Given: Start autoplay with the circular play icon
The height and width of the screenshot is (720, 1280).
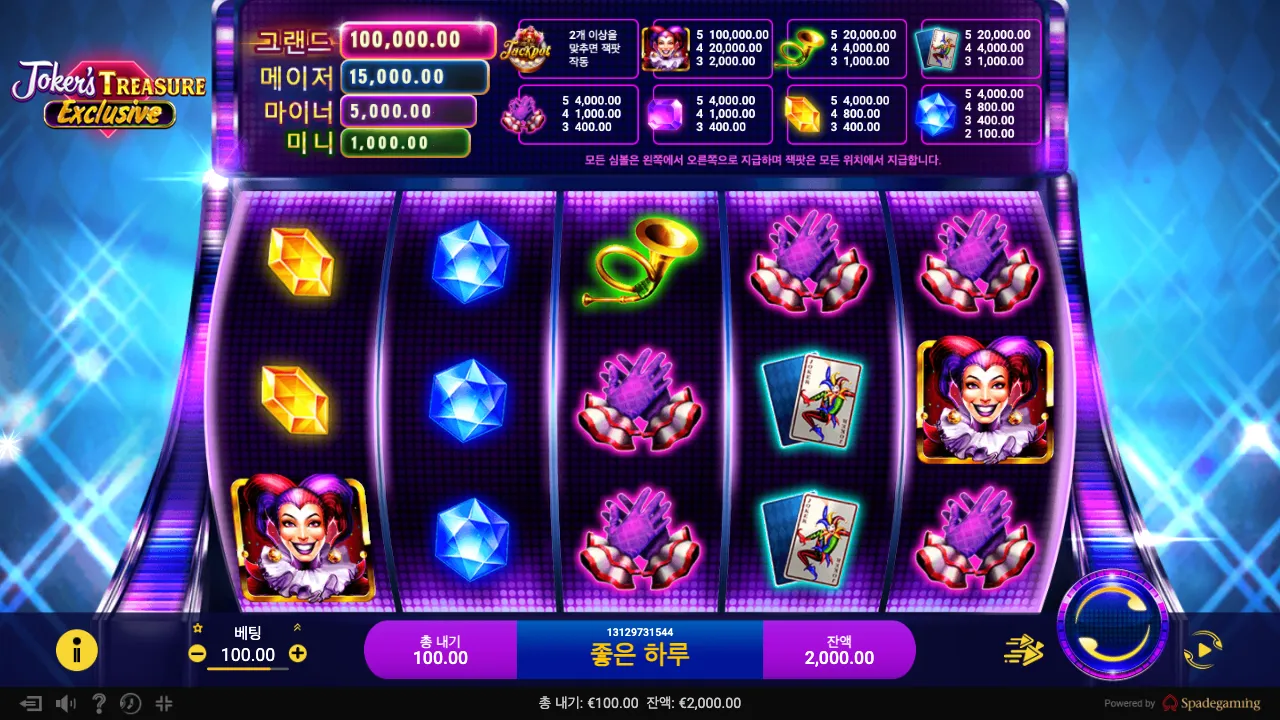Looking at the screenshot, I should coord(1203,650).
